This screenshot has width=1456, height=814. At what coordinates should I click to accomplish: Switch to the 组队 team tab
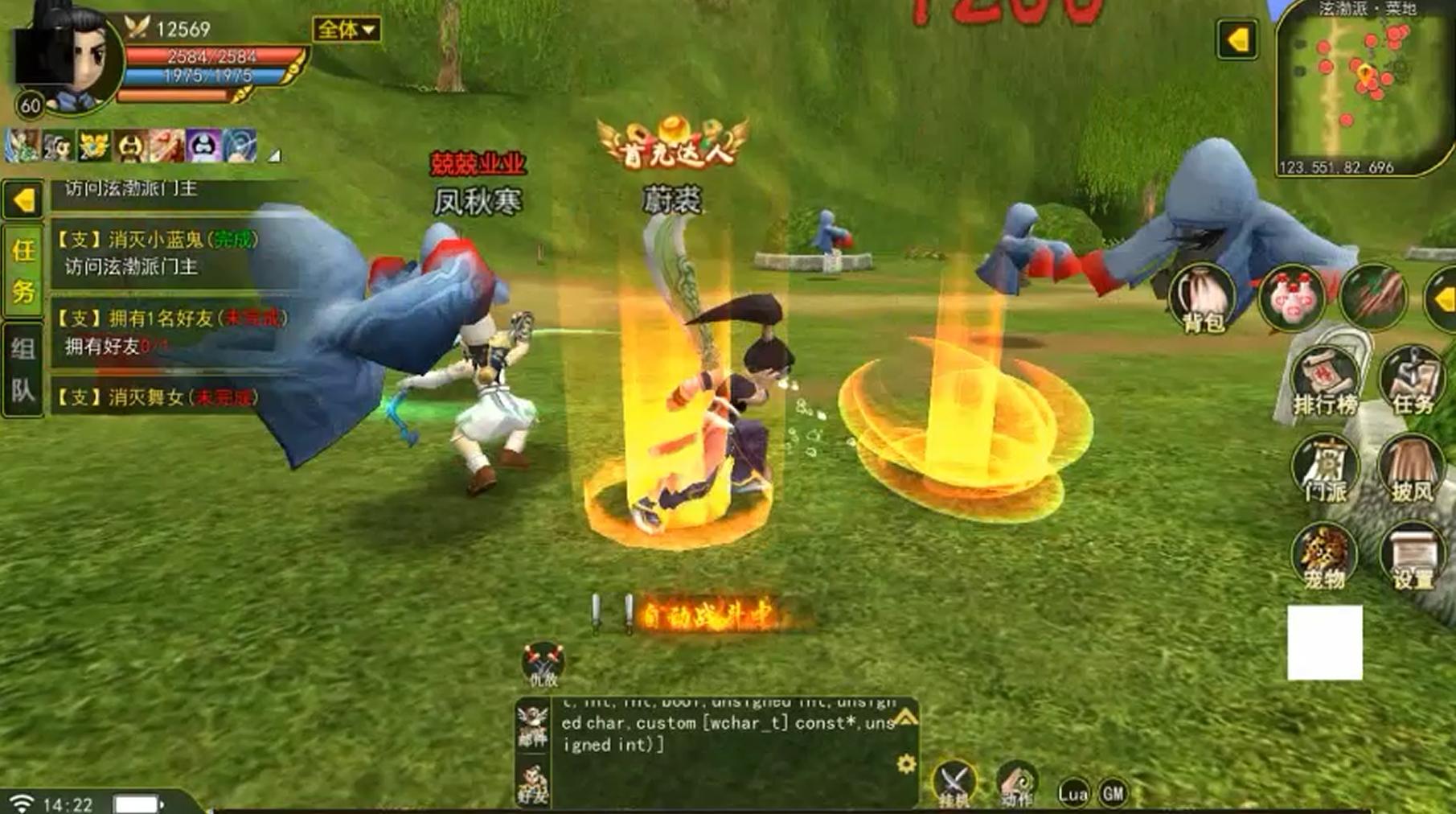23,369
